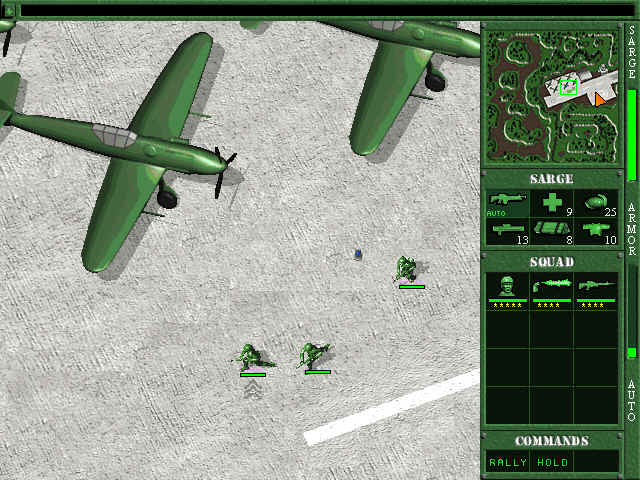Select Sarge's auto rifle weapon
The image size is (640, 480).
click(508, 203)
